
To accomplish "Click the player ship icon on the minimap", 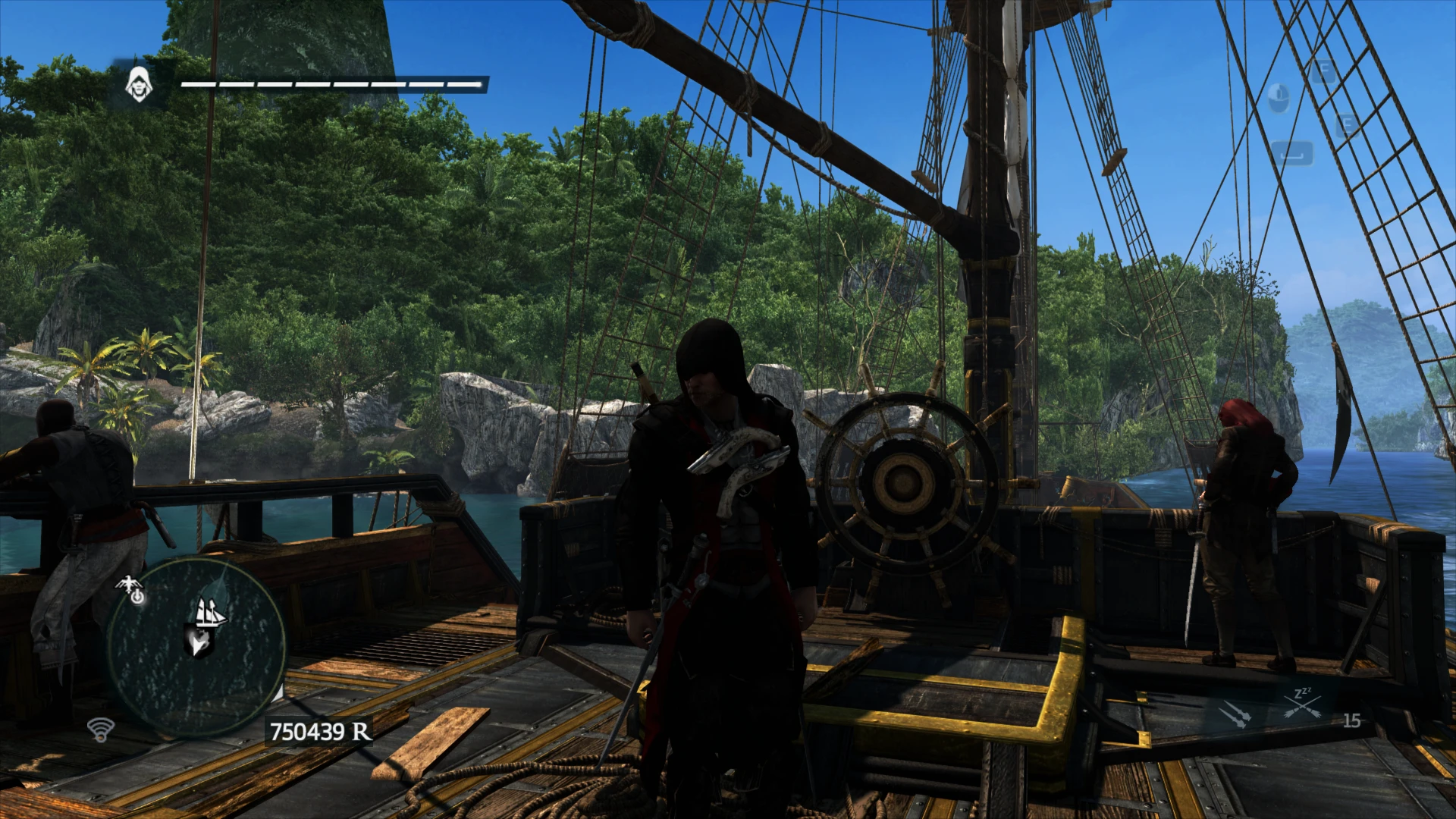I will (210, 613).
